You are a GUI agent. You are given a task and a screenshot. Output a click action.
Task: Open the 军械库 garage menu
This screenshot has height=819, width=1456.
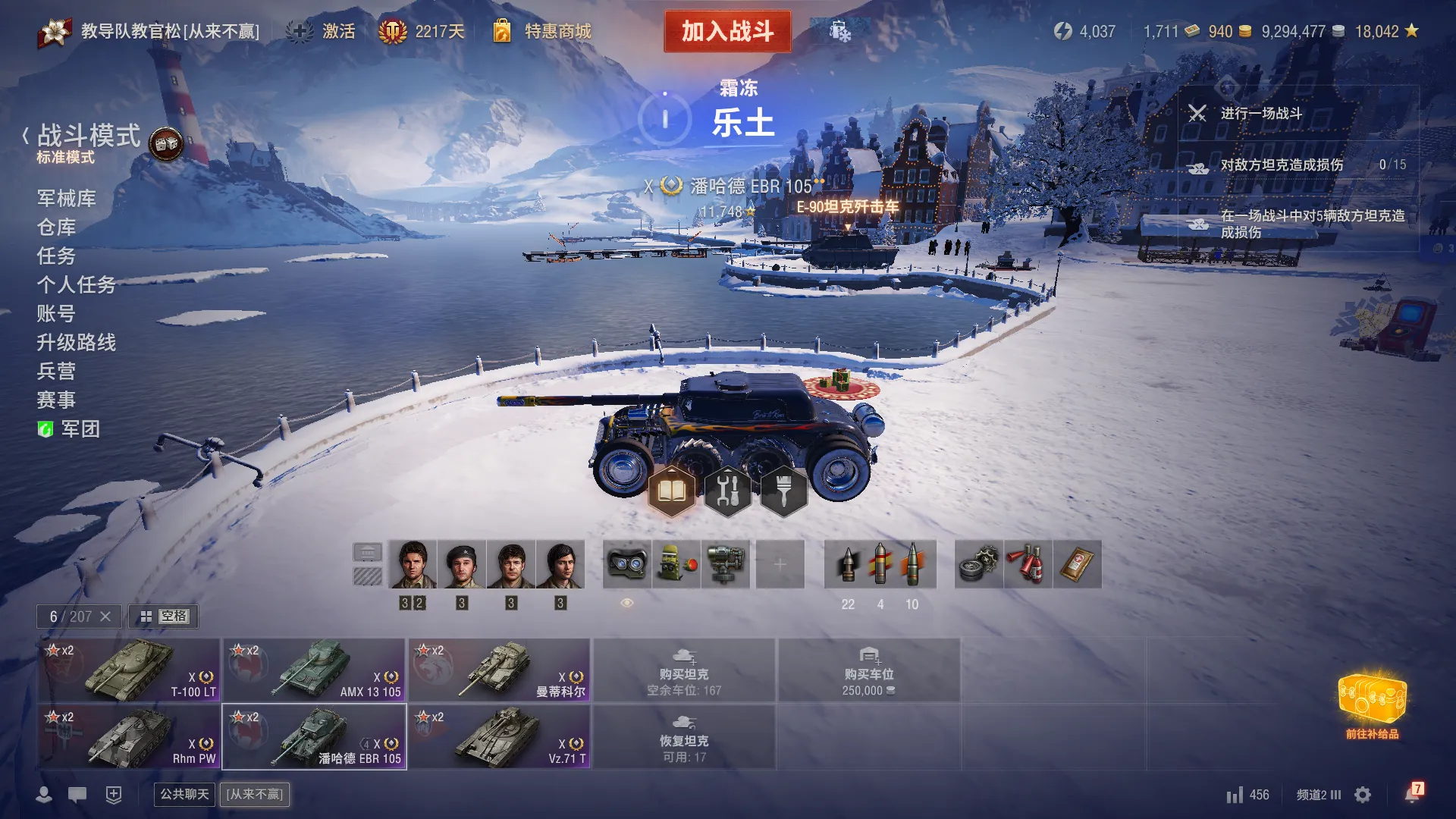(x=67, y=199)
